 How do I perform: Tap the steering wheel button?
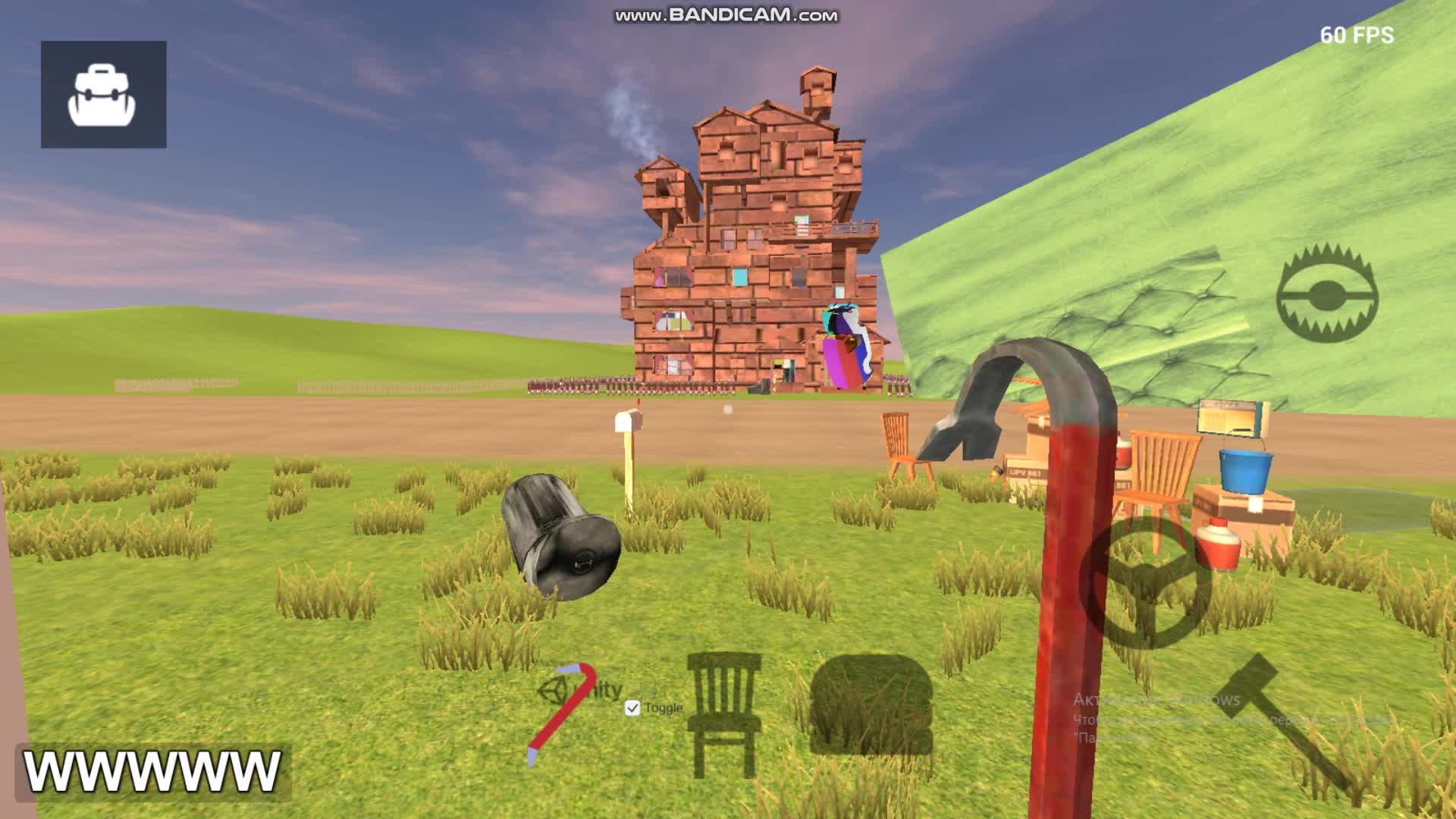pos(1147,582)
